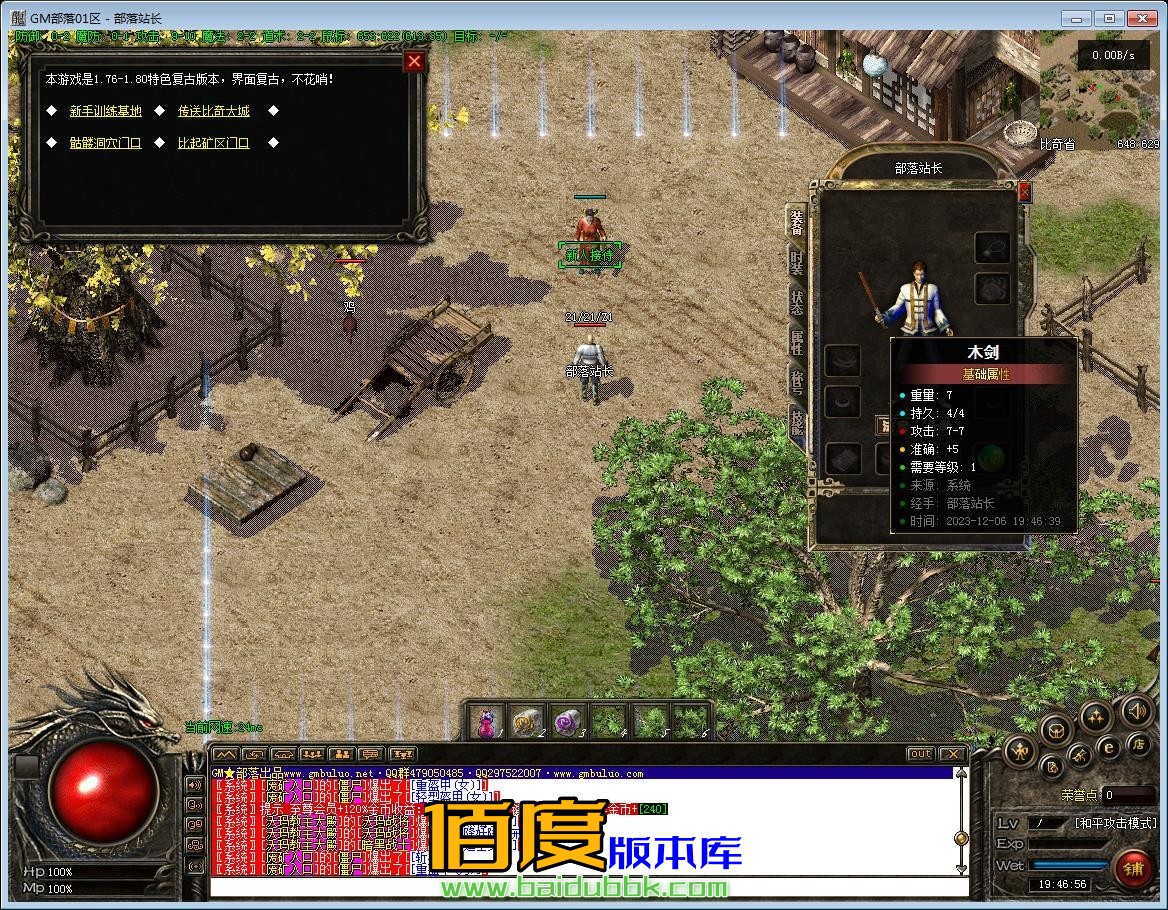Focus the chat text input field

[x=590, y=887]
